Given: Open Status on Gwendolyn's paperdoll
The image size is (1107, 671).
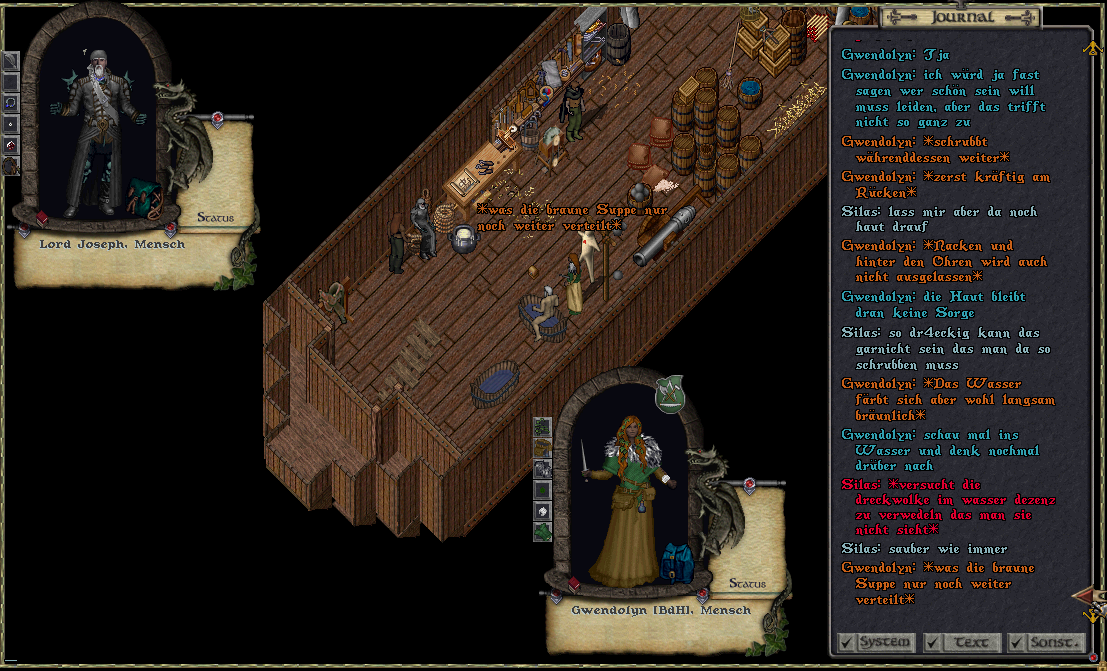Looking at the screenshot, I should click(747, 583).
